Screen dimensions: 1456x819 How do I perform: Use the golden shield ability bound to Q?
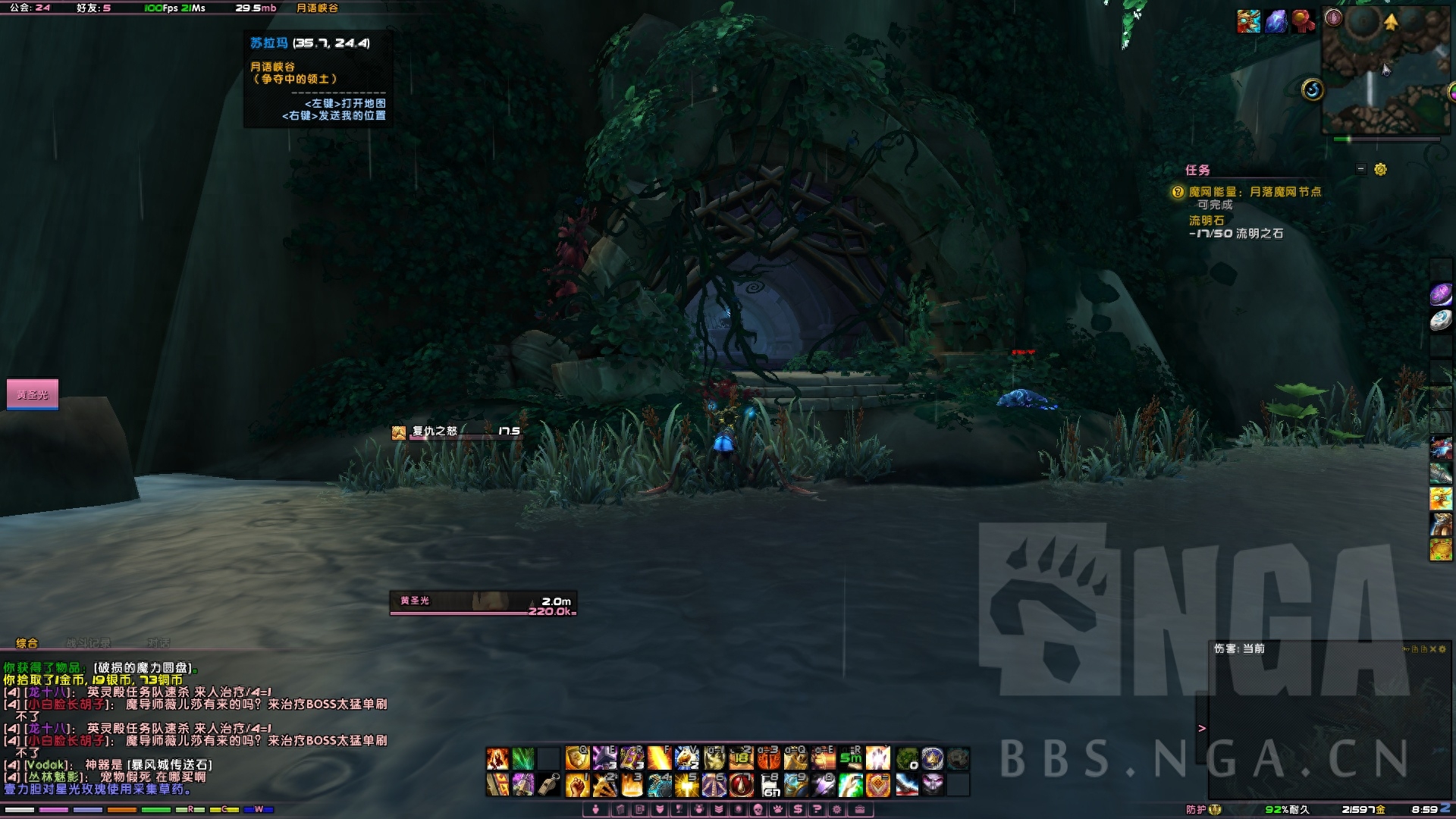tap(577, 758)
